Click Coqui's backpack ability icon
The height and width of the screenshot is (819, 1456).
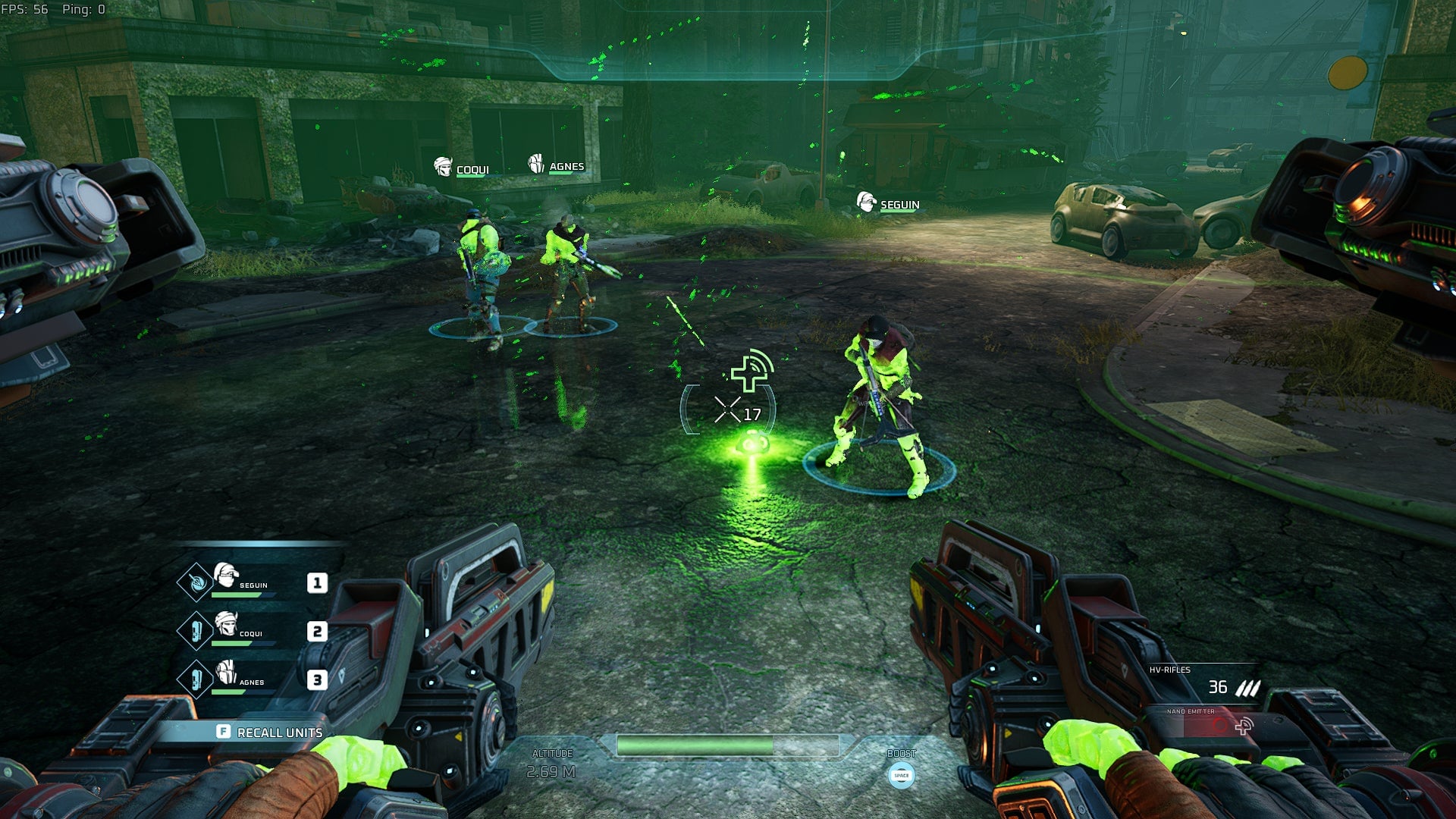pos(196,629)
